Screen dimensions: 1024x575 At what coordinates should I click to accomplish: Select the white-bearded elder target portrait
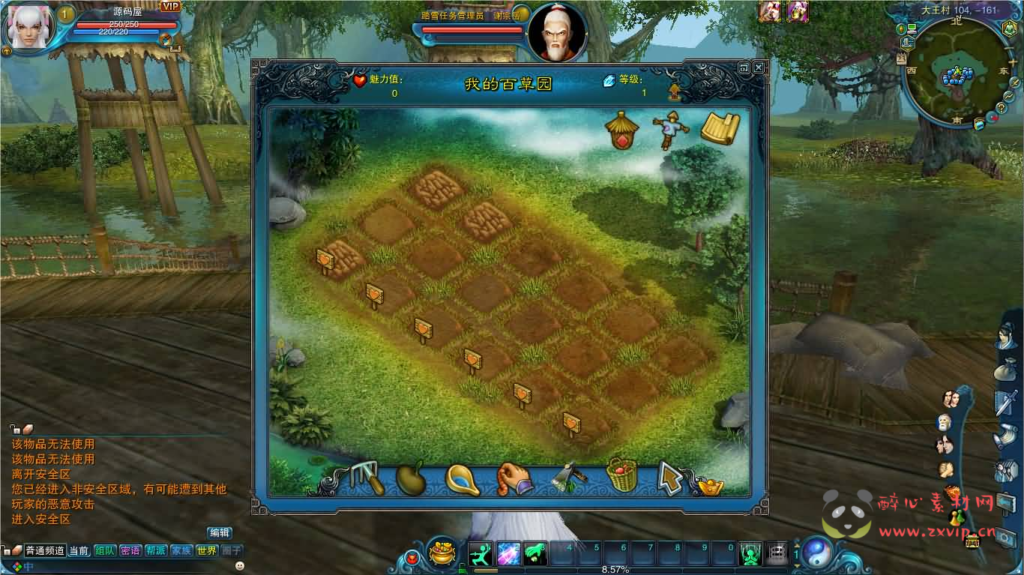click(556, 33)
